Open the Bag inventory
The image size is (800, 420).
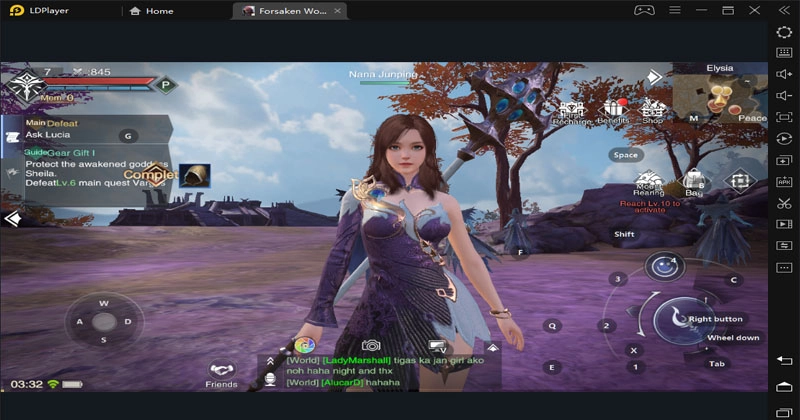694,183
